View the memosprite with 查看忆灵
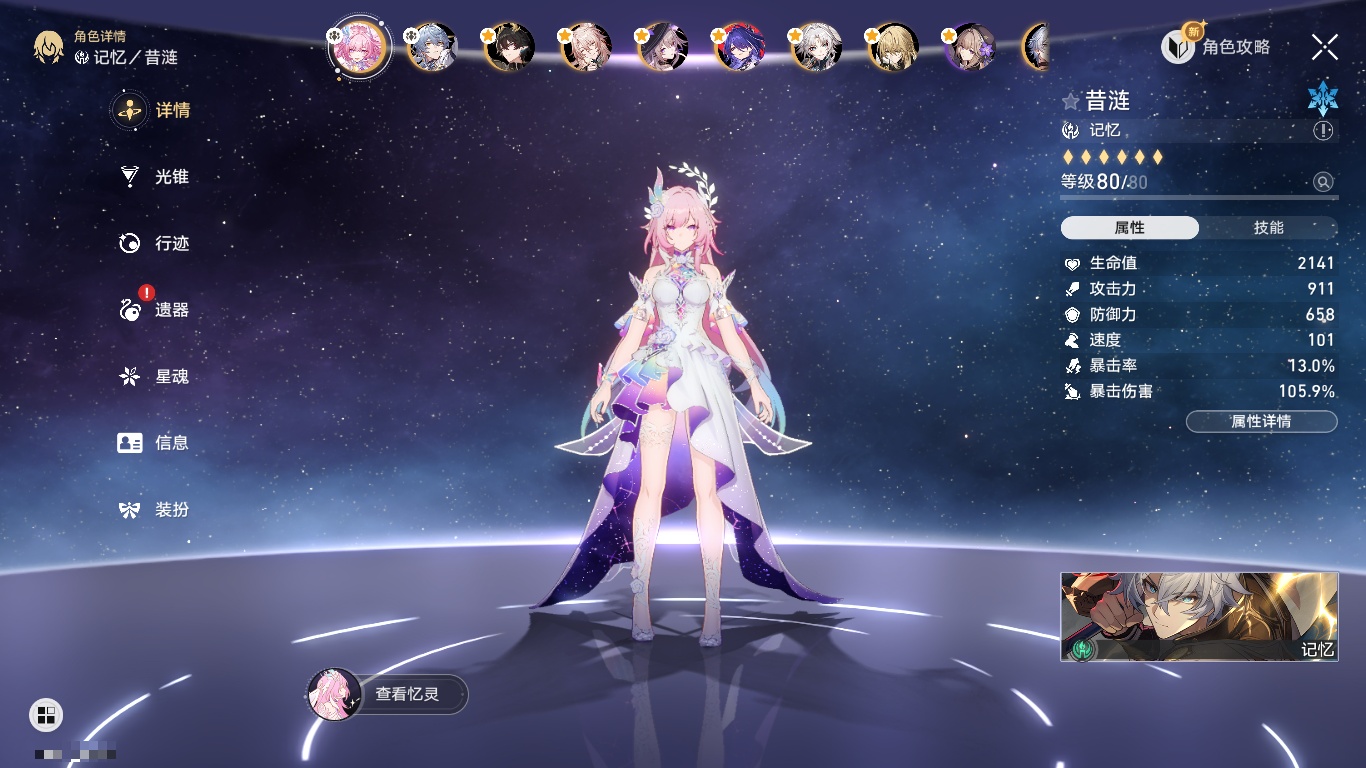This screenshot has width=1366, height=768. coord(388,694)
